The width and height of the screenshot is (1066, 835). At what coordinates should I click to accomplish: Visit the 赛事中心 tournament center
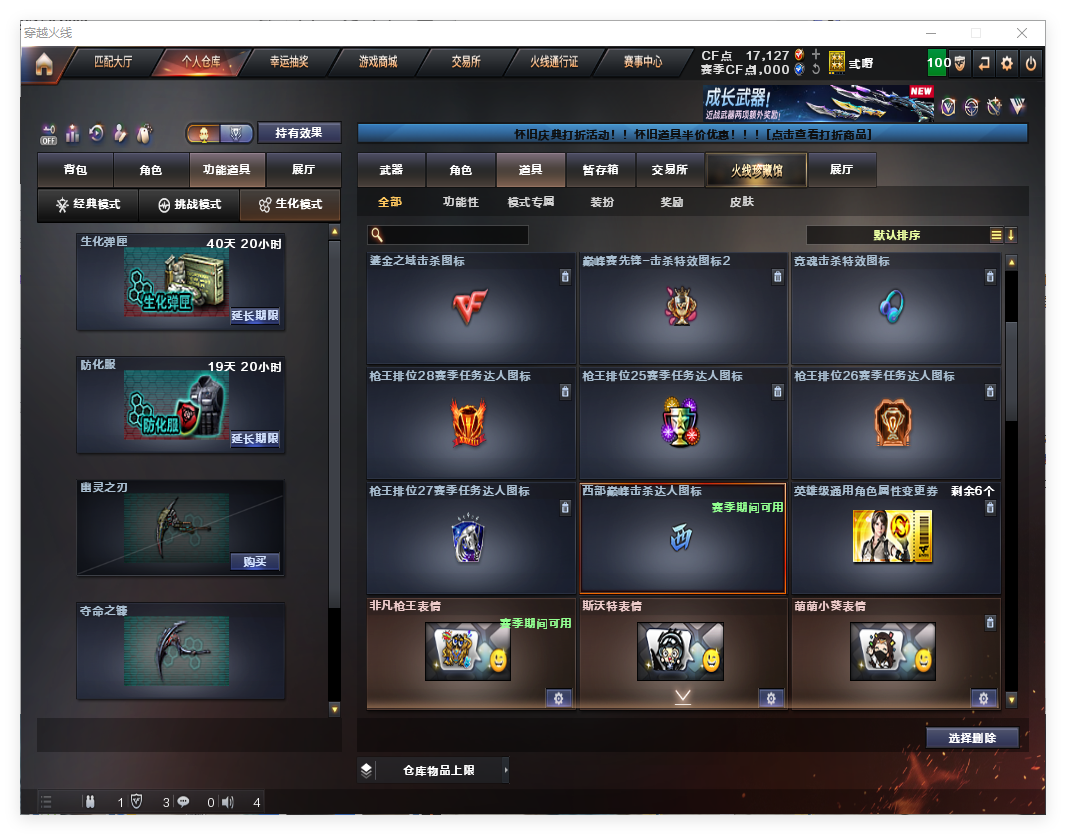(643, 62)
